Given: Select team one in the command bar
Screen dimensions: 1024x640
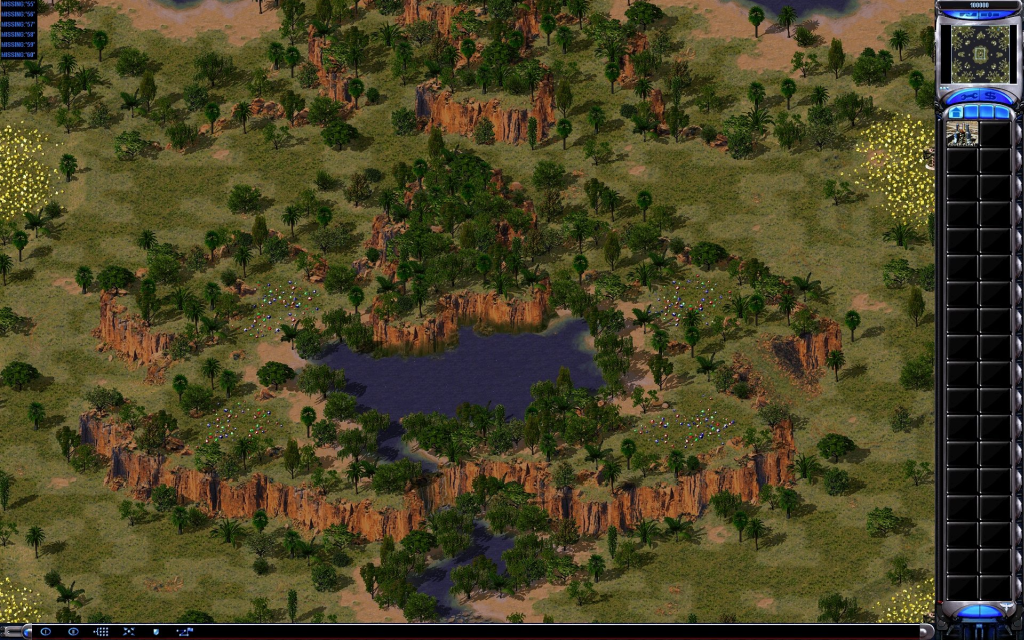Looking at the screenshot, I should click(x=44, y=632).
